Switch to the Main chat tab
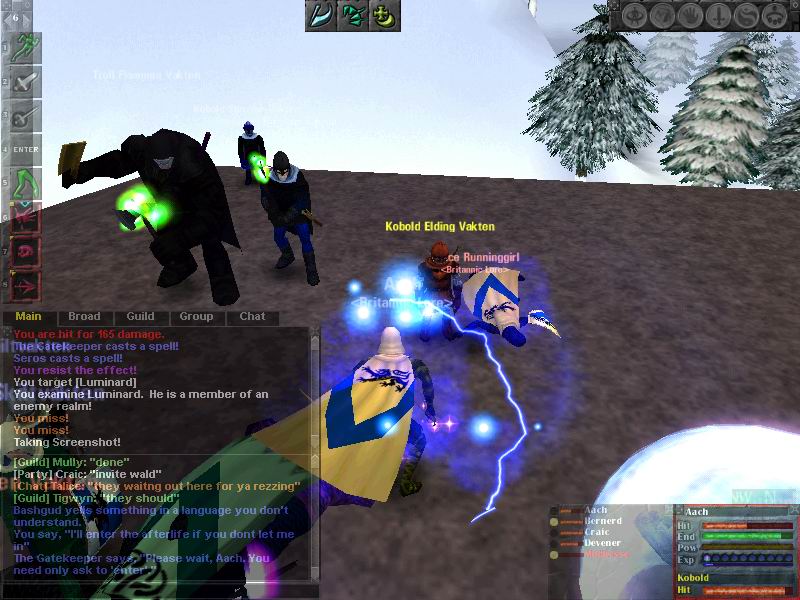Image resolution: width=800 pixels, height=600 pixels. tap(28, 316)
